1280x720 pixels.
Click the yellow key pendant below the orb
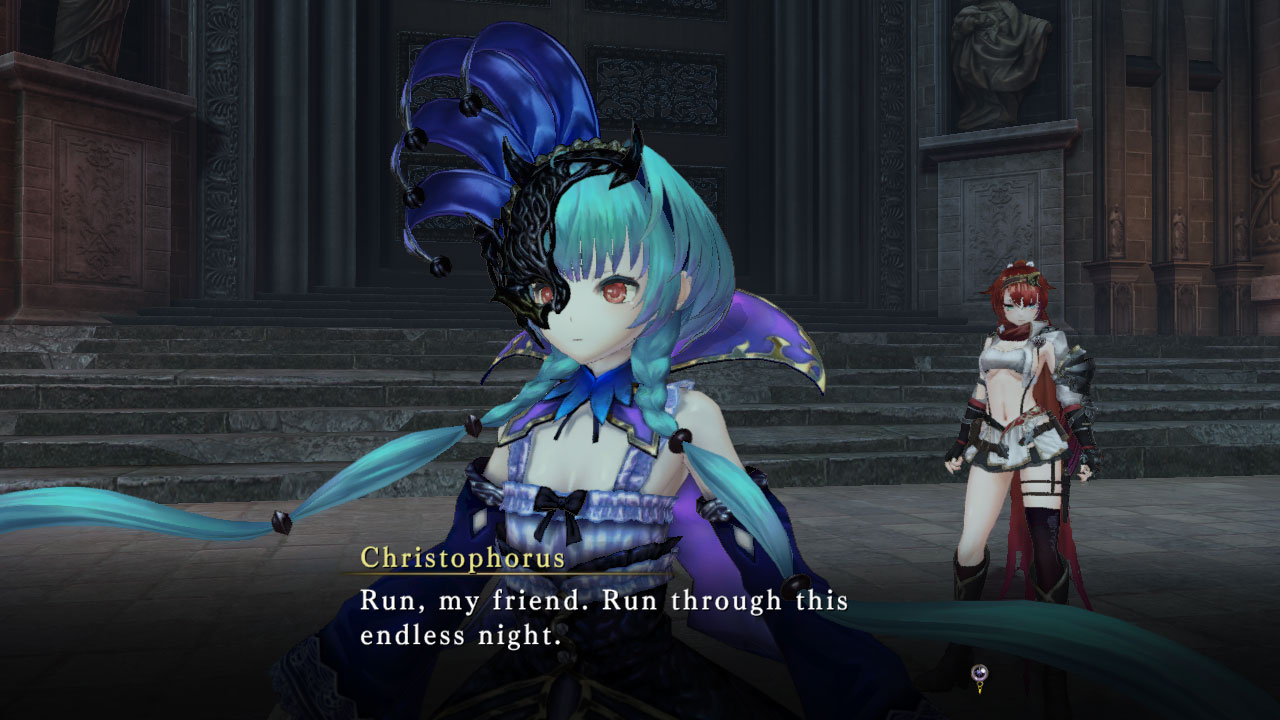click(x=979, y=688)
